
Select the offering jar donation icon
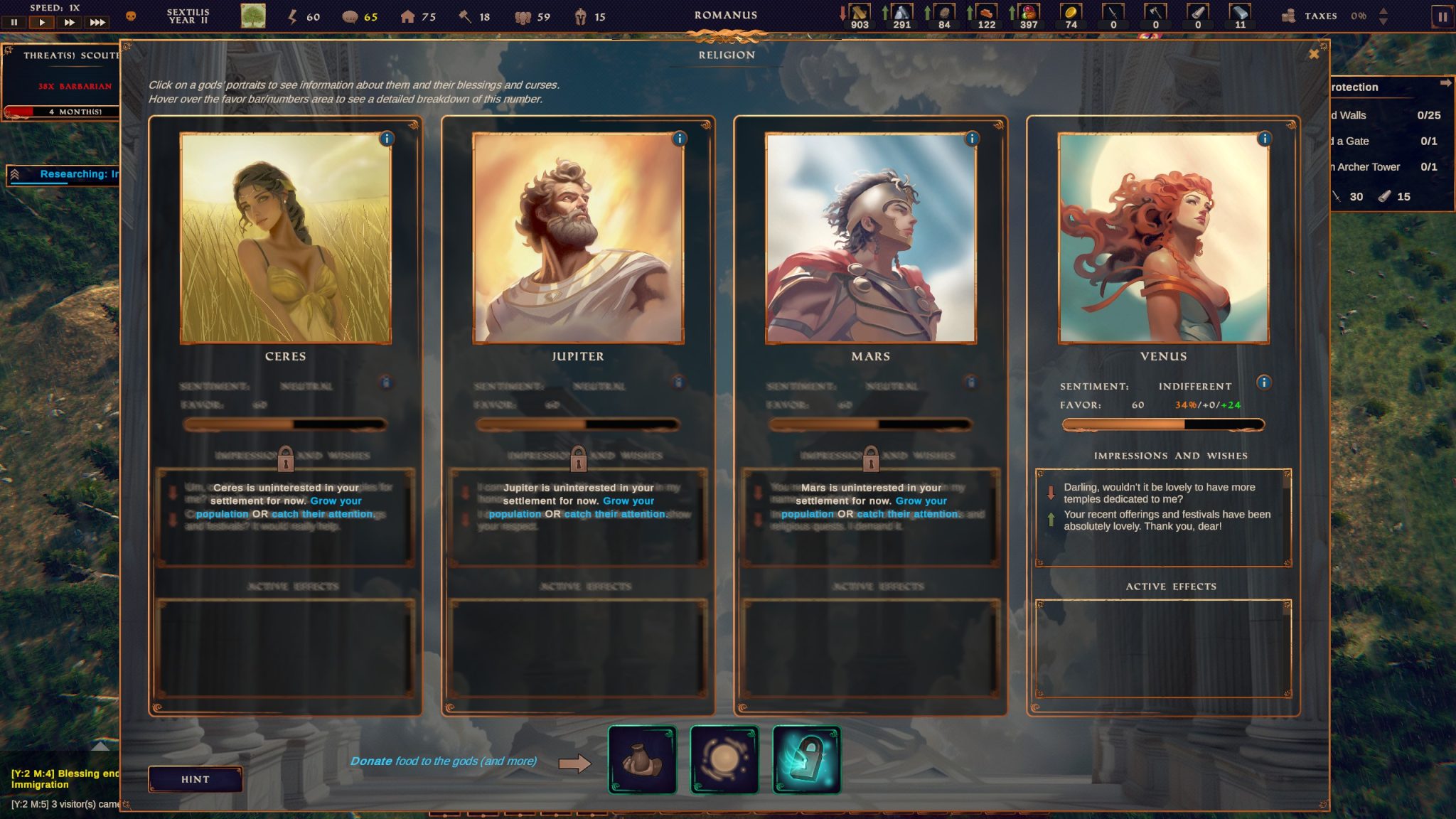tap(643, 759)
